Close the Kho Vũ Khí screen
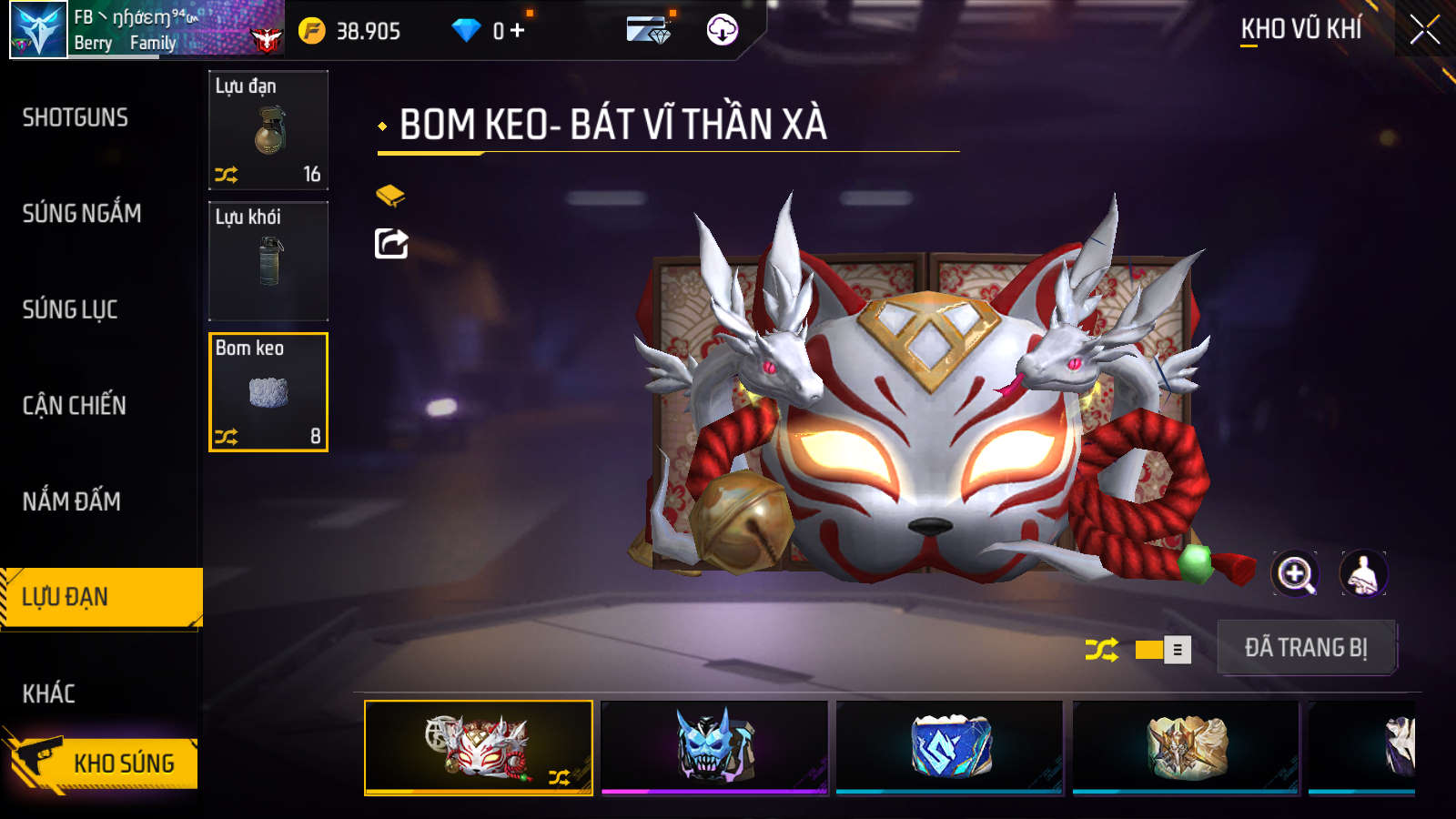1456x819 pixels. pos(1425,30)
